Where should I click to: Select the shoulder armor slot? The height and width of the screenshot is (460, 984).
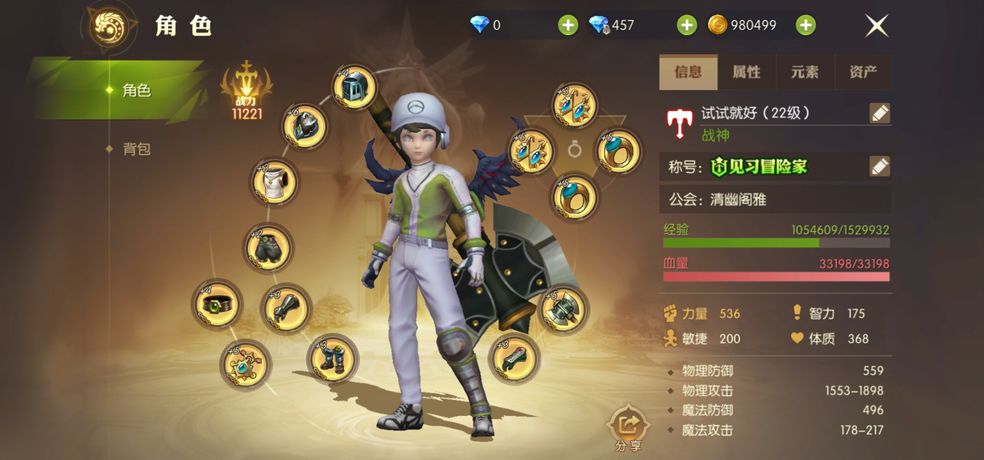coord(304,126)
